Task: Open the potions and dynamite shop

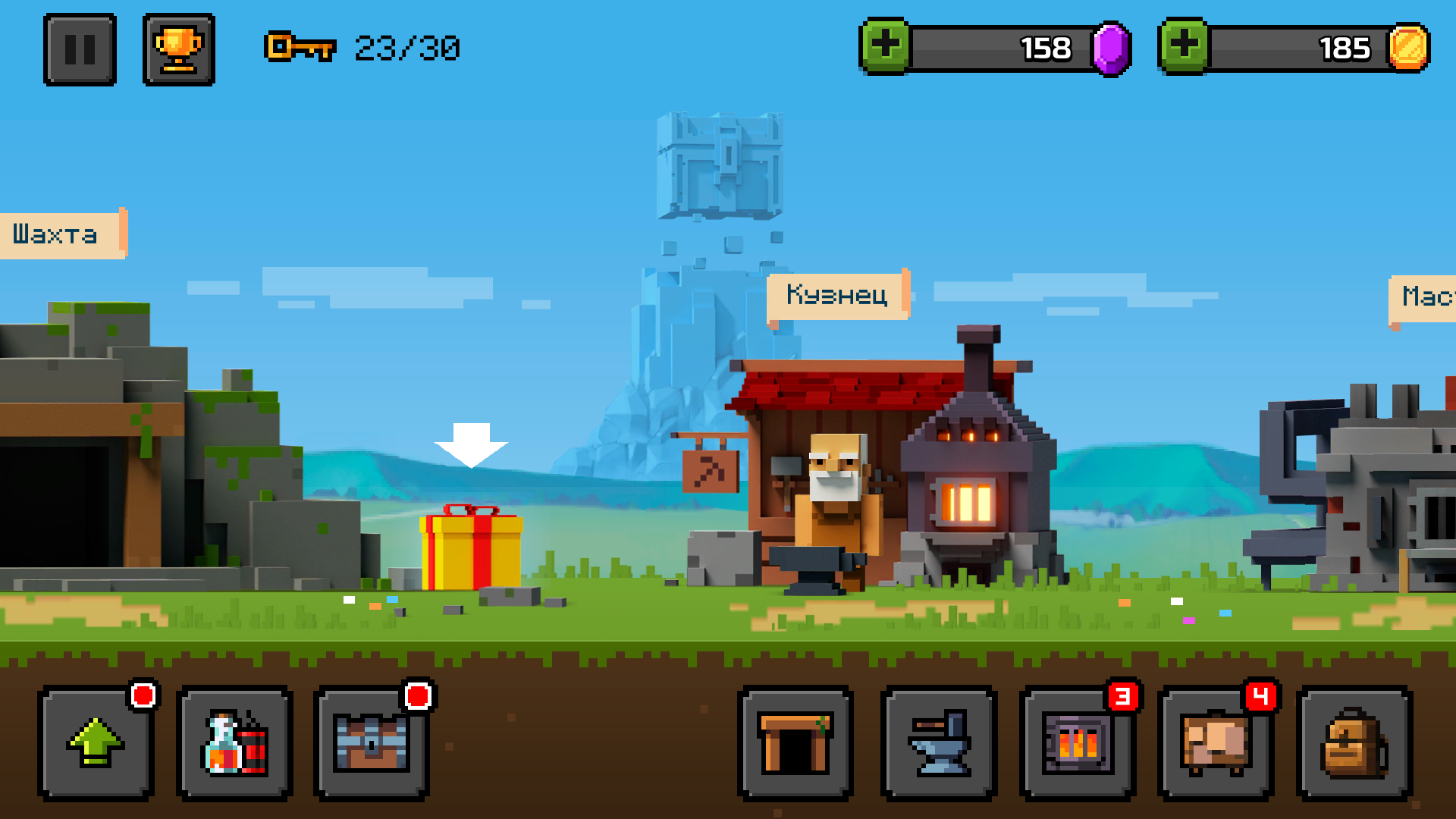Action: 234,743
